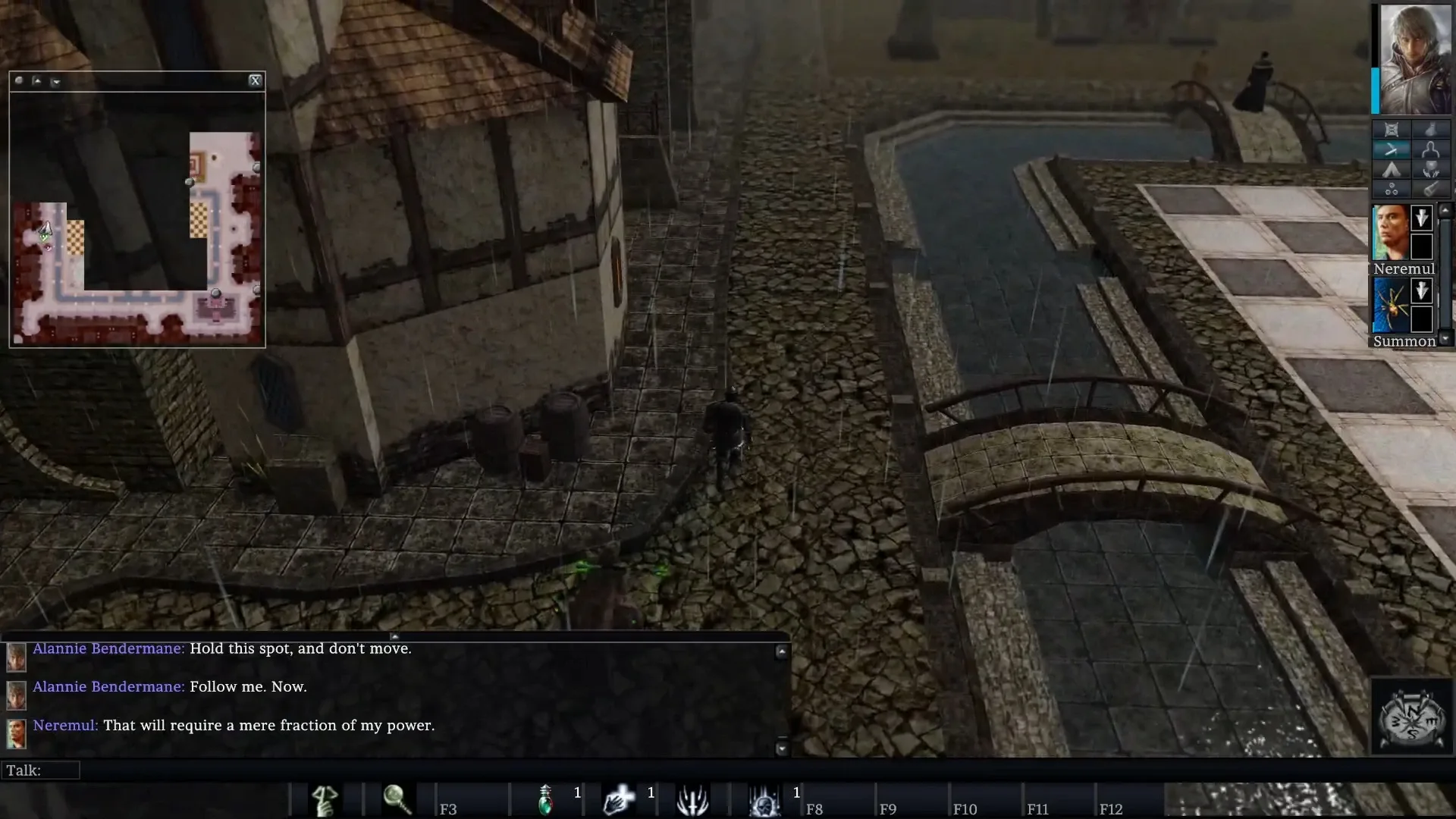This screenshot has height=819, width=1456.
Task: Click the chat log scroll-up arrow
Action: (783, 650)
